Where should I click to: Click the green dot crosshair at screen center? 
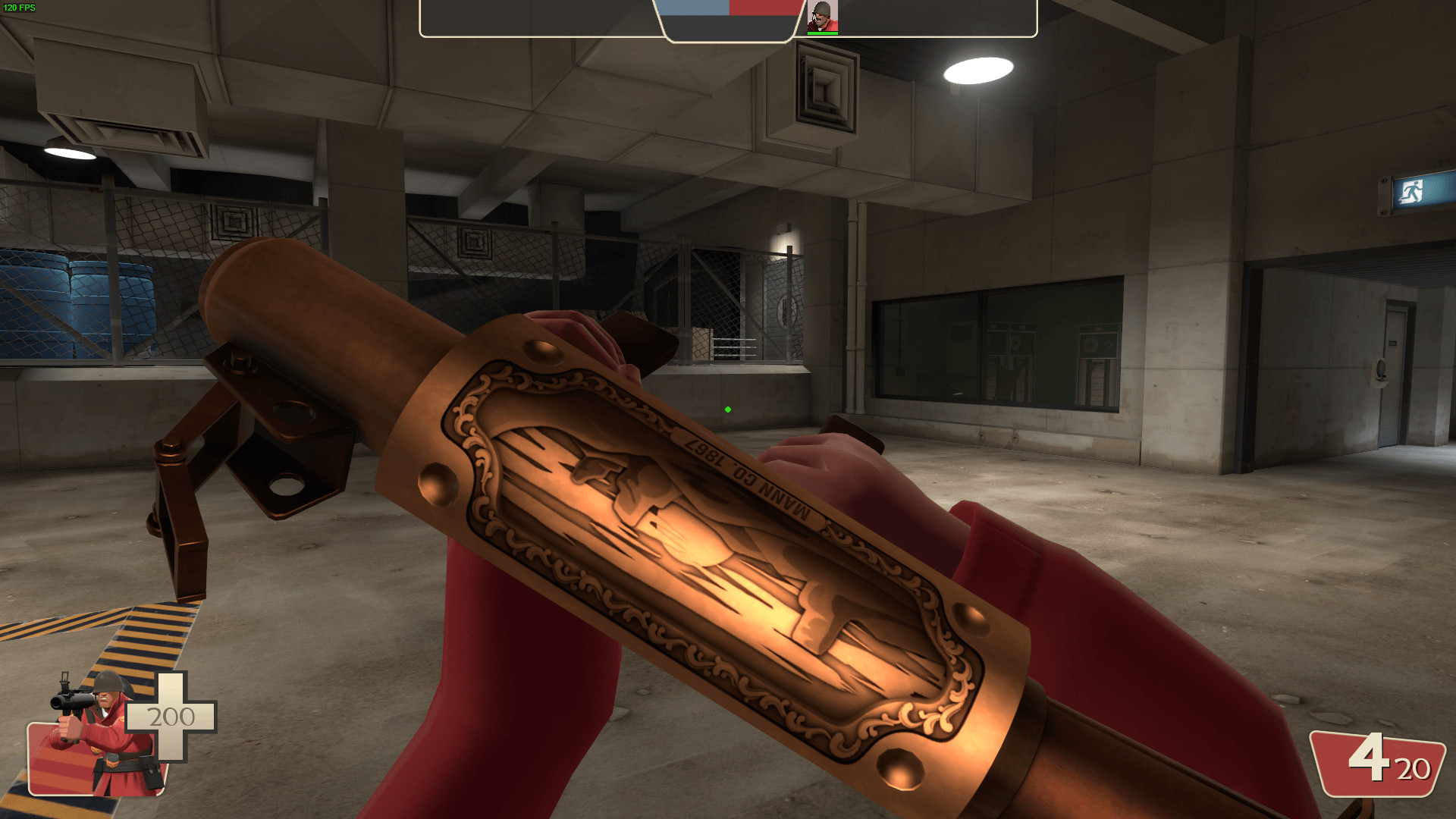coord(728,409)
